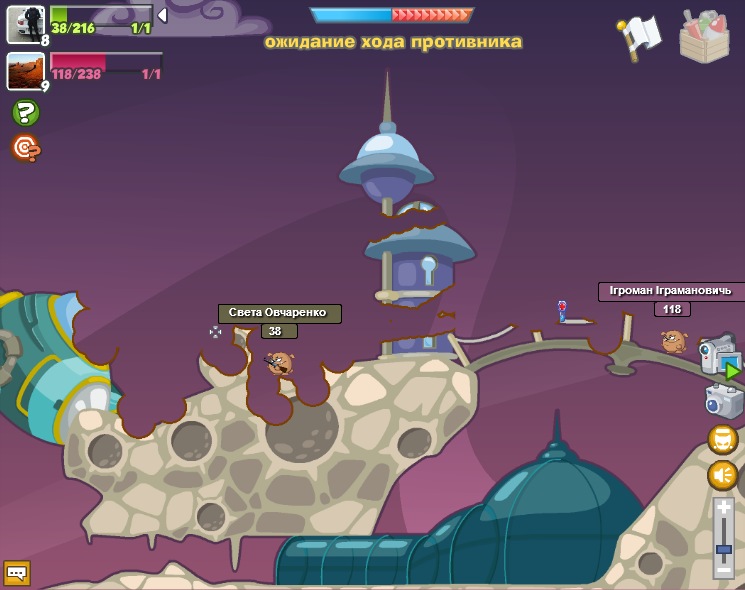
Task: Open the green question mark help button
Action: [x=26, y=113]
